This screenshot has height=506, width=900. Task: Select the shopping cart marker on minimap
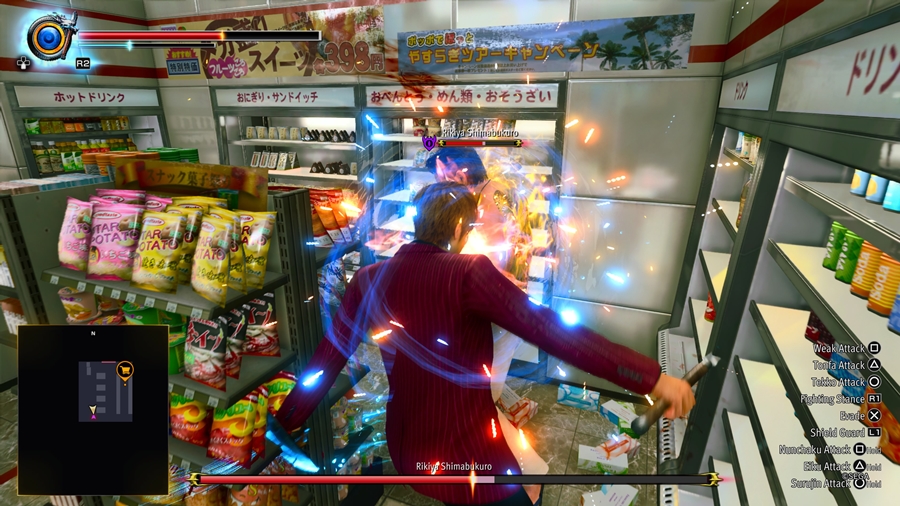[x=125, y=369]
